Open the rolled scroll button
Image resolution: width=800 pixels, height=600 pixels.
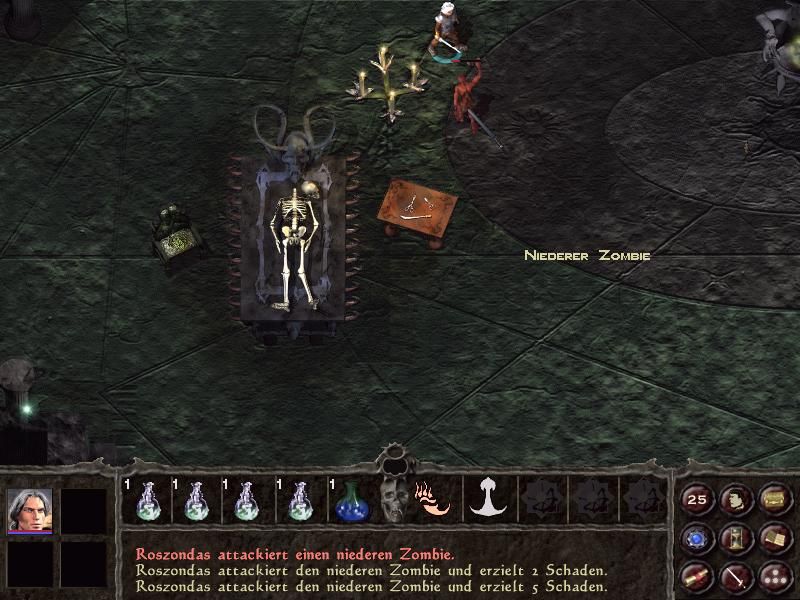pyautogui.click(x=697, y=576)
